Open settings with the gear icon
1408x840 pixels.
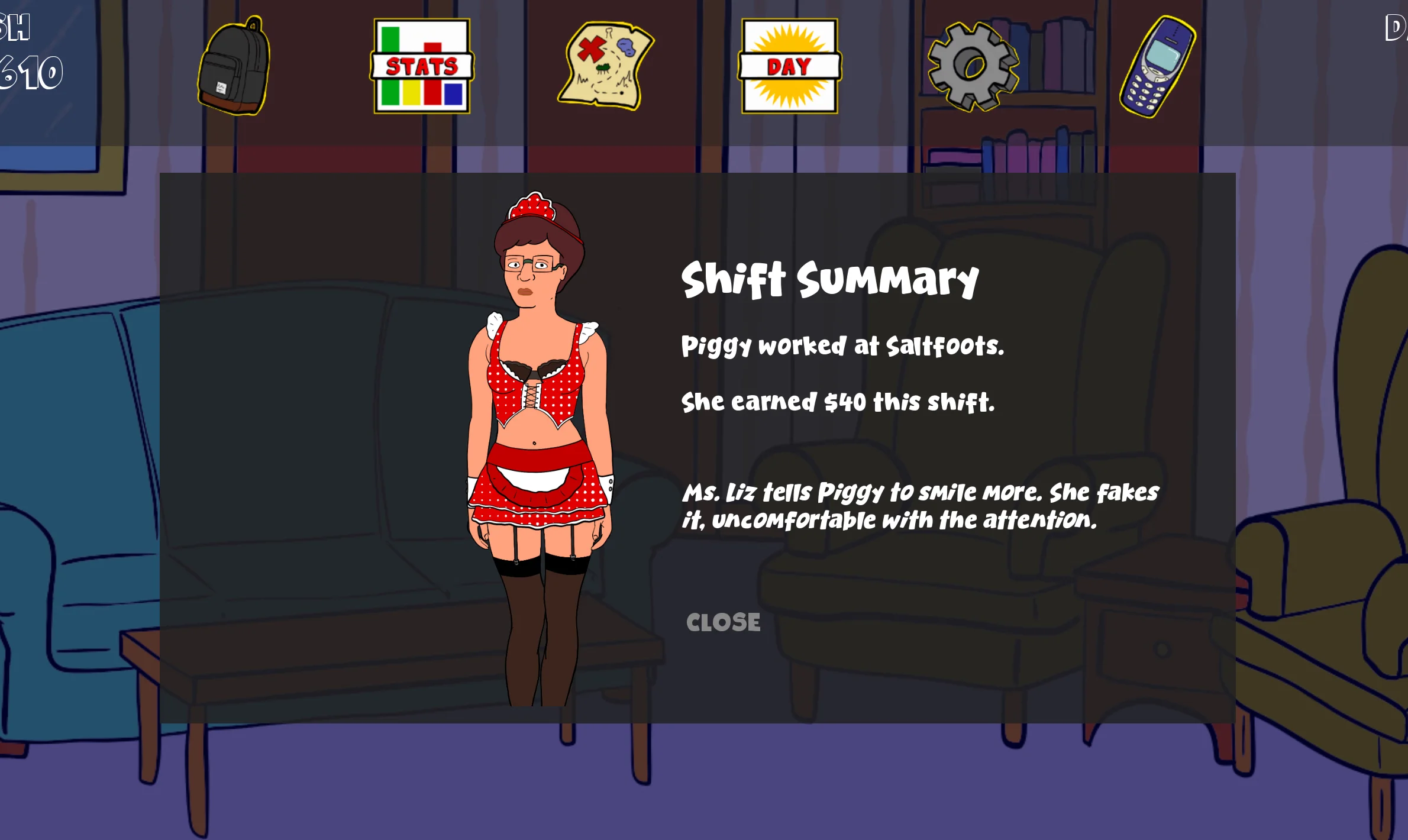(x=972, y=66)
